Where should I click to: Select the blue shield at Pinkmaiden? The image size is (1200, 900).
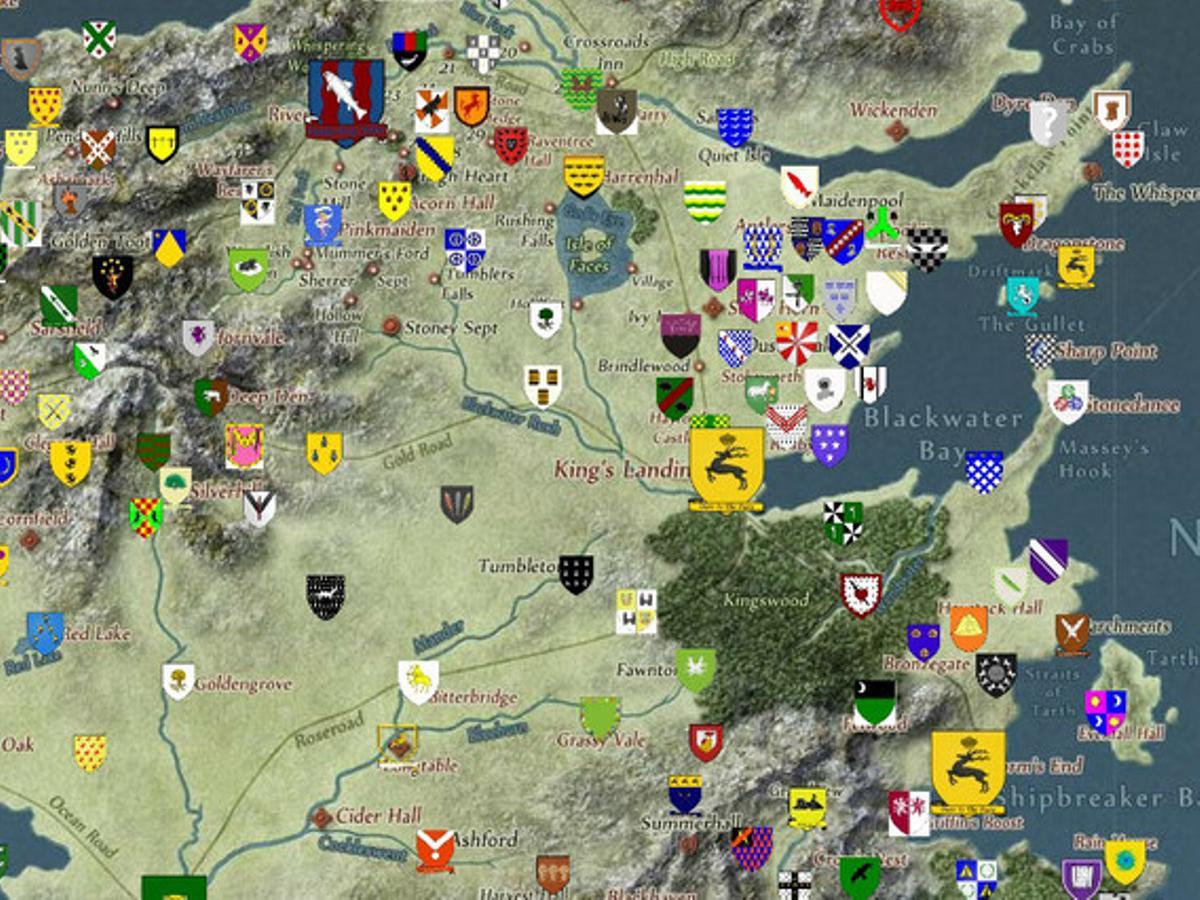click(x=322, y=225)
